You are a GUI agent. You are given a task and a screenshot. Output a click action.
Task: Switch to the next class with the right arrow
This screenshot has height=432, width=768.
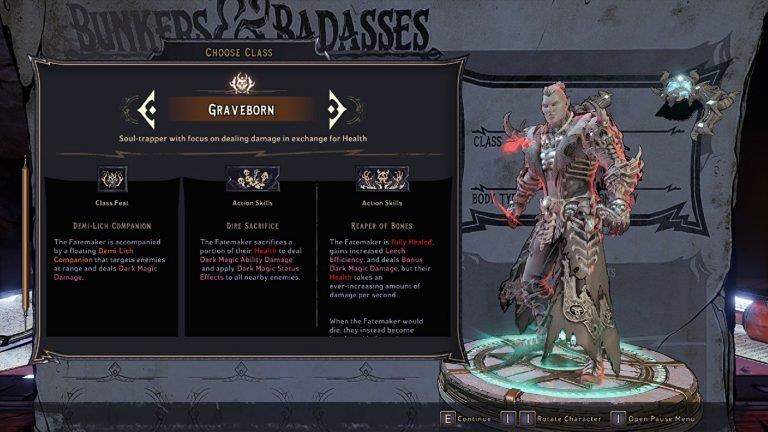click(337, 107)
